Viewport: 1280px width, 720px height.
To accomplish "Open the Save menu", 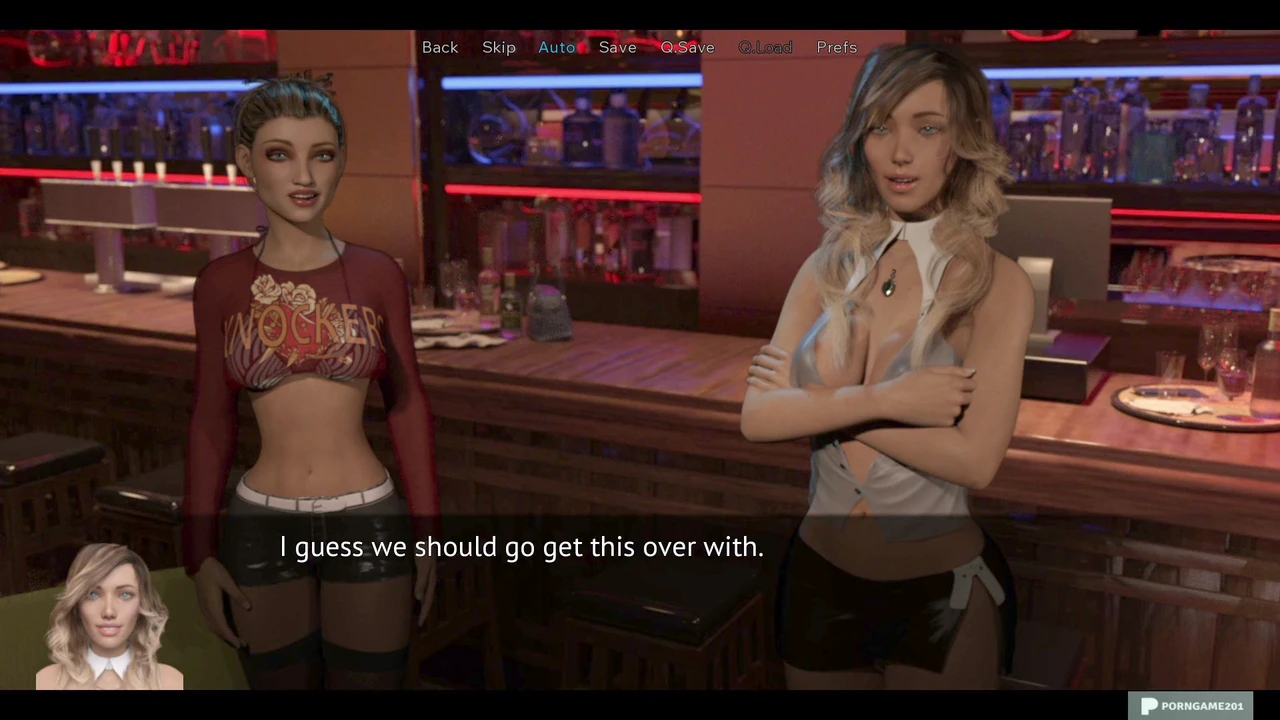I will [x=618, y=47].
